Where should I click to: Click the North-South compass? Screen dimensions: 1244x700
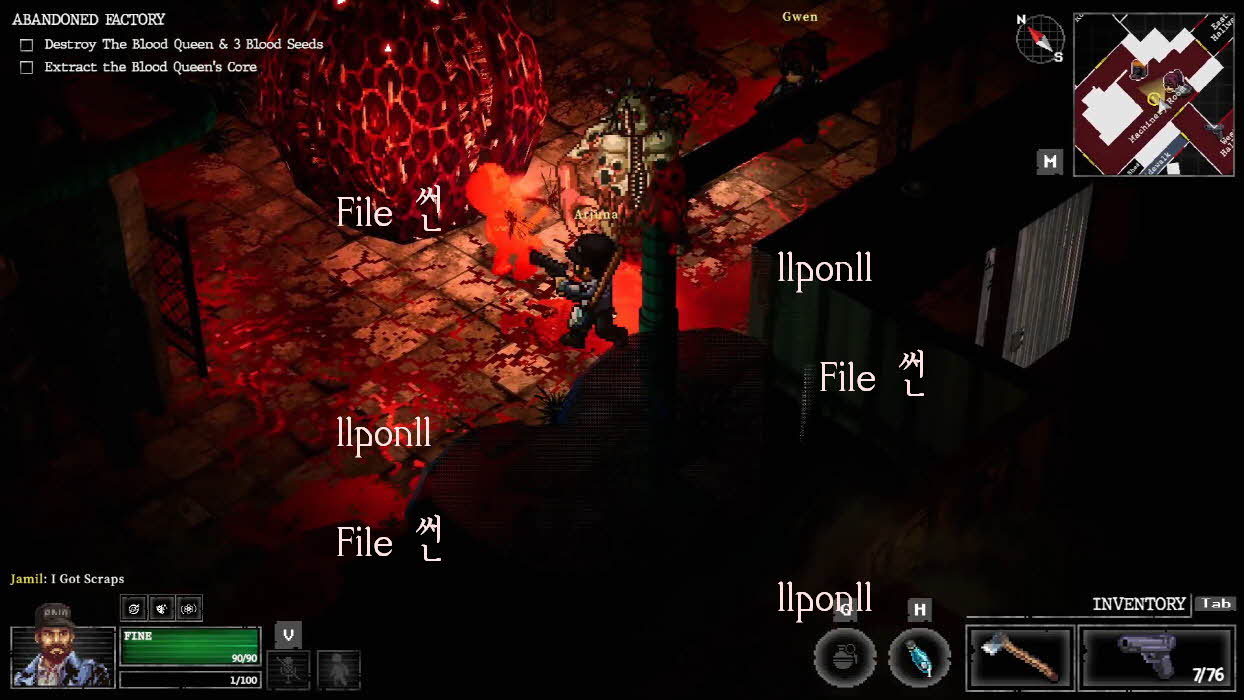coord(1040,39)
